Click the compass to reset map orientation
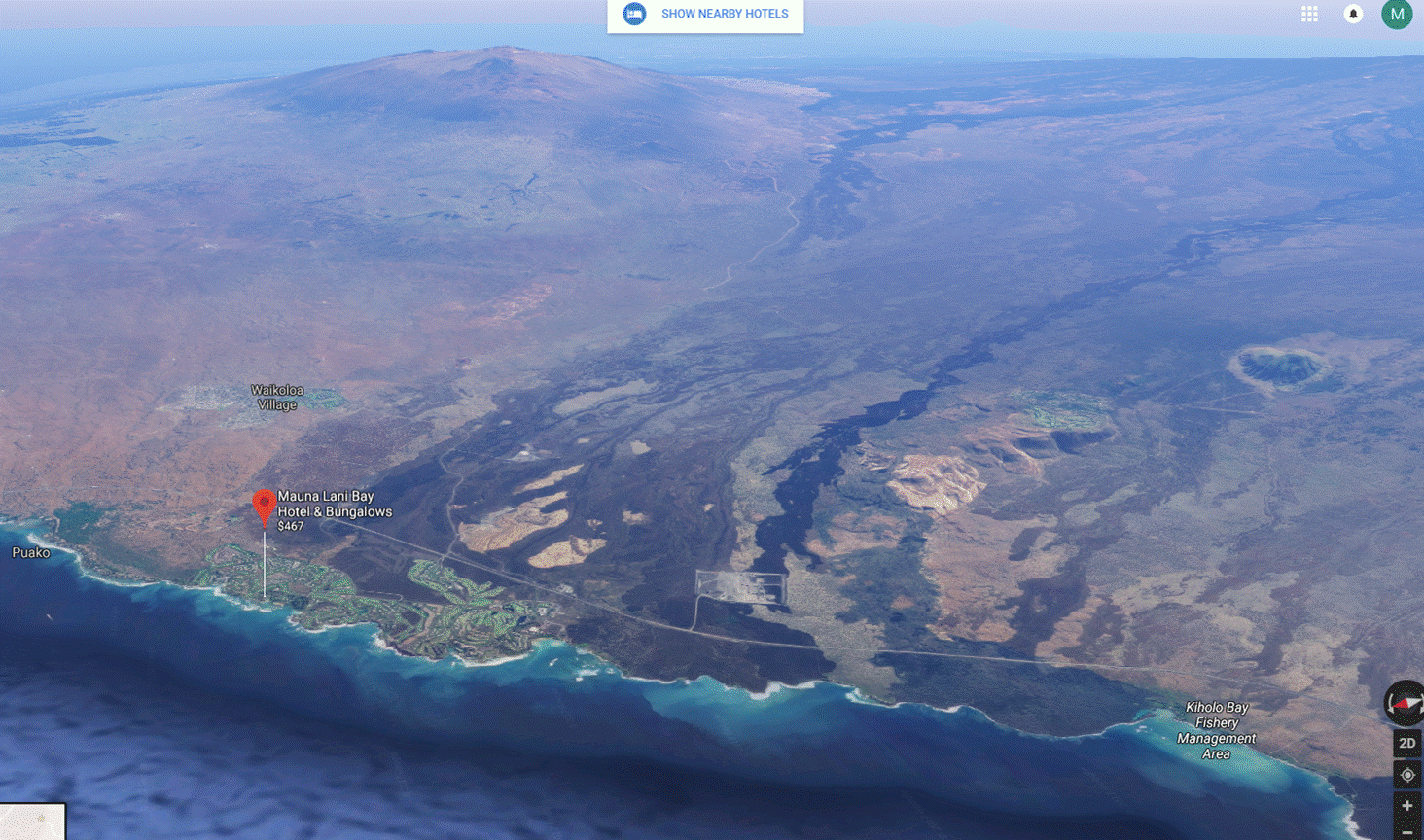Image resolution: width=1424 pixels, height=840 pixels. (x=1406, y=702)
